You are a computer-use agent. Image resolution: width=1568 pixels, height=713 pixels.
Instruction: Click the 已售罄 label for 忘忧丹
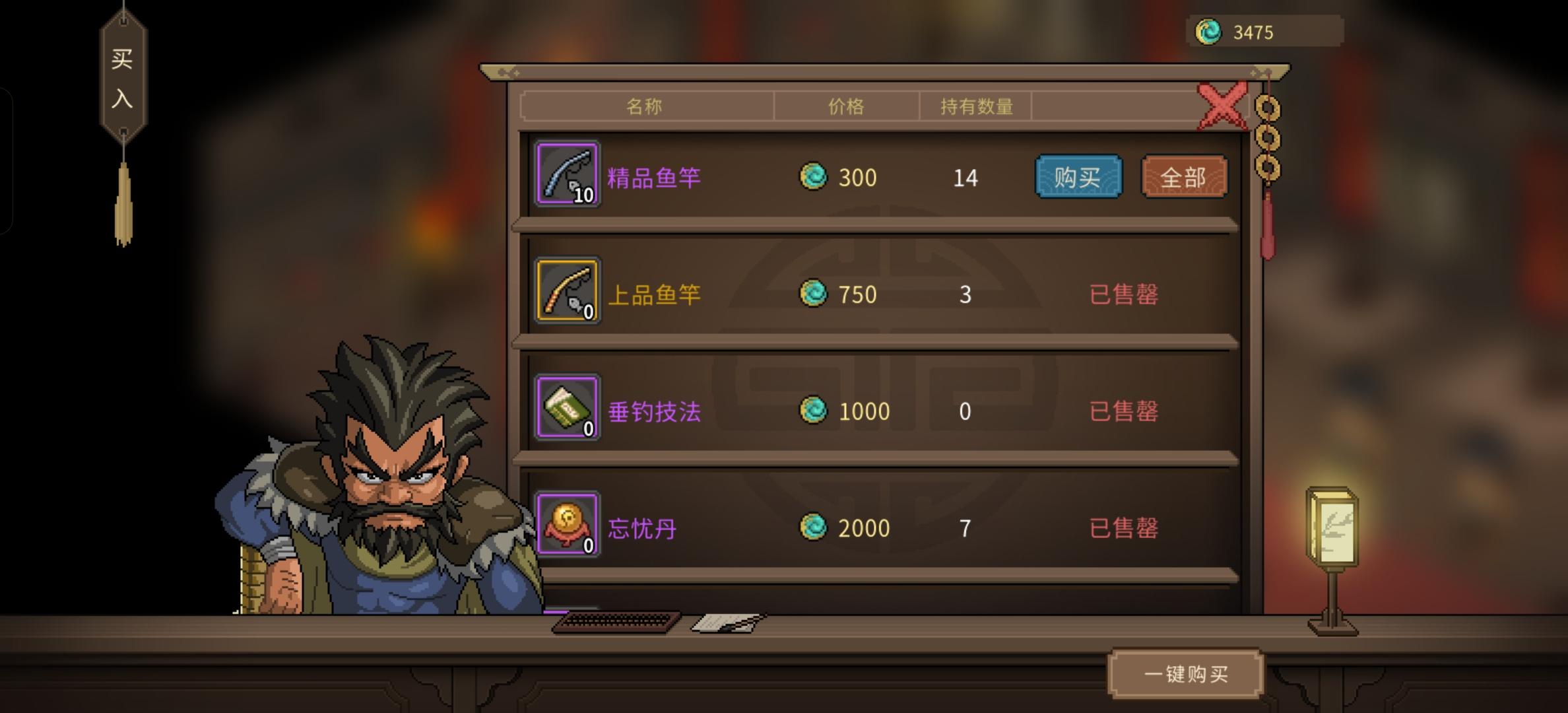1125,527
